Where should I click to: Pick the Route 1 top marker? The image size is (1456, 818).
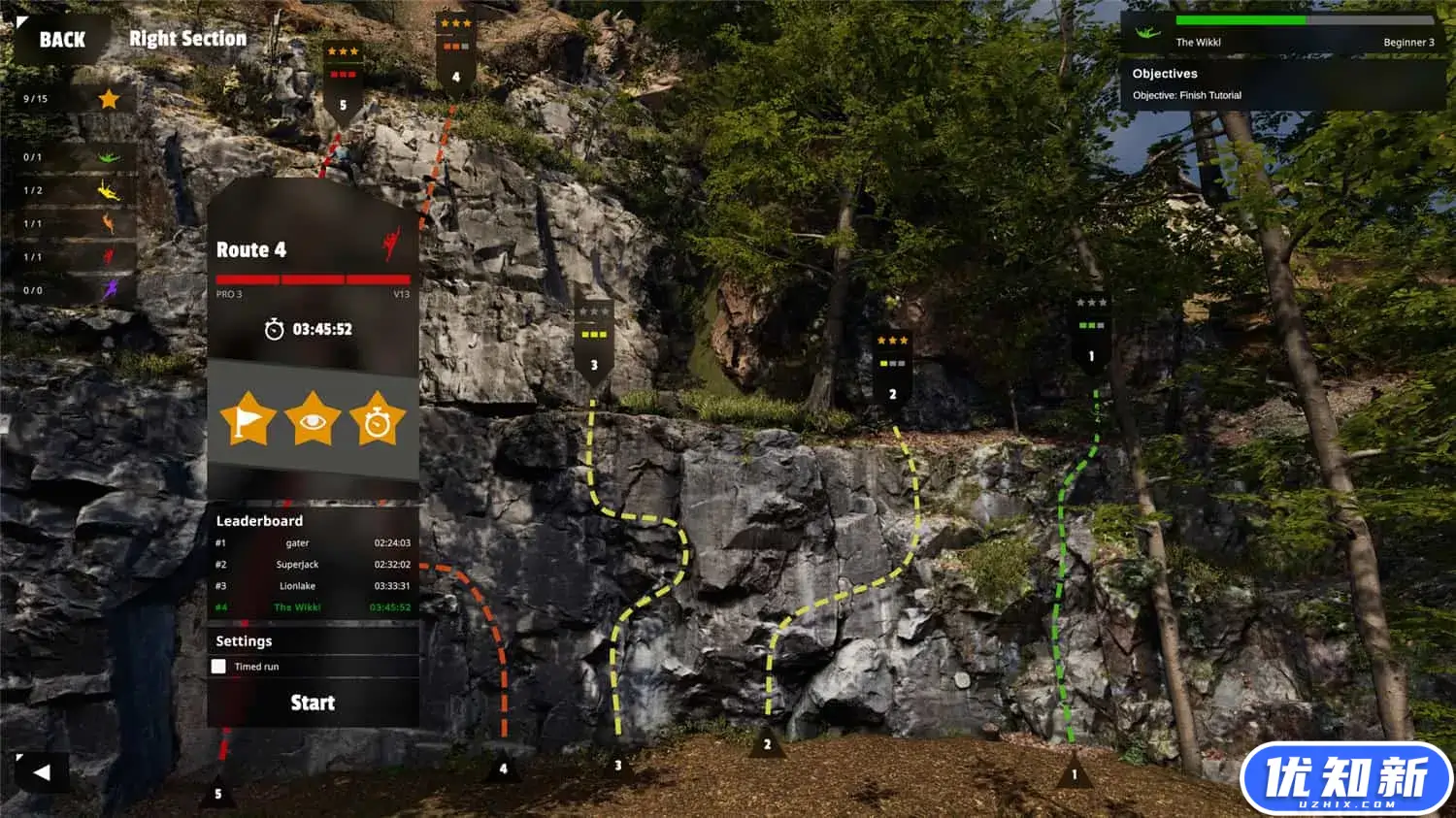1091,334
